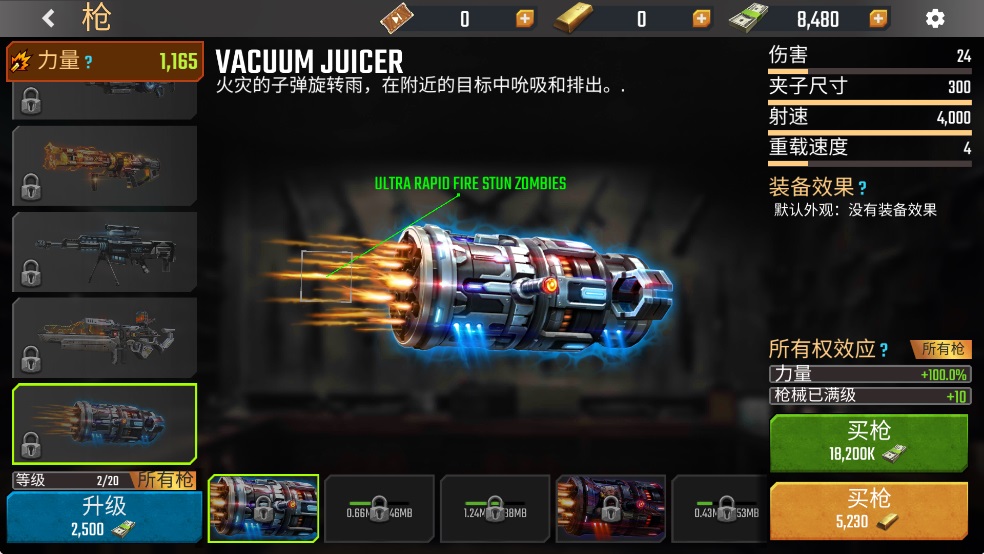Open the 所有枪 tag beside ownership effects
This screenshot has width=984, height=554.
pyautogui.click(x=942, y=349)
